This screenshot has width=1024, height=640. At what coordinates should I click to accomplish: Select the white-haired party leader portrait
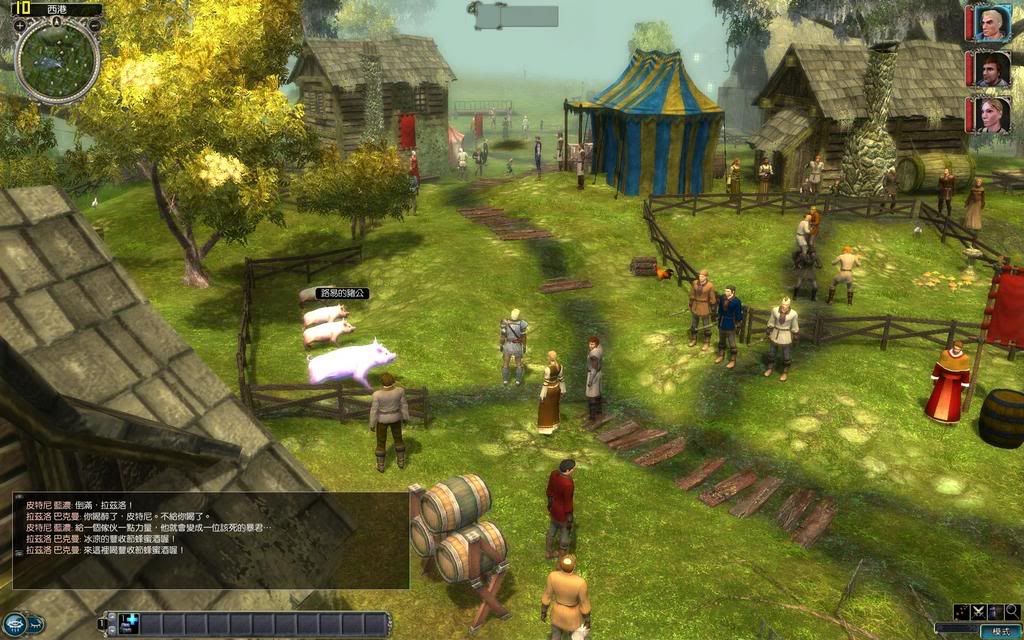(992, 23)
